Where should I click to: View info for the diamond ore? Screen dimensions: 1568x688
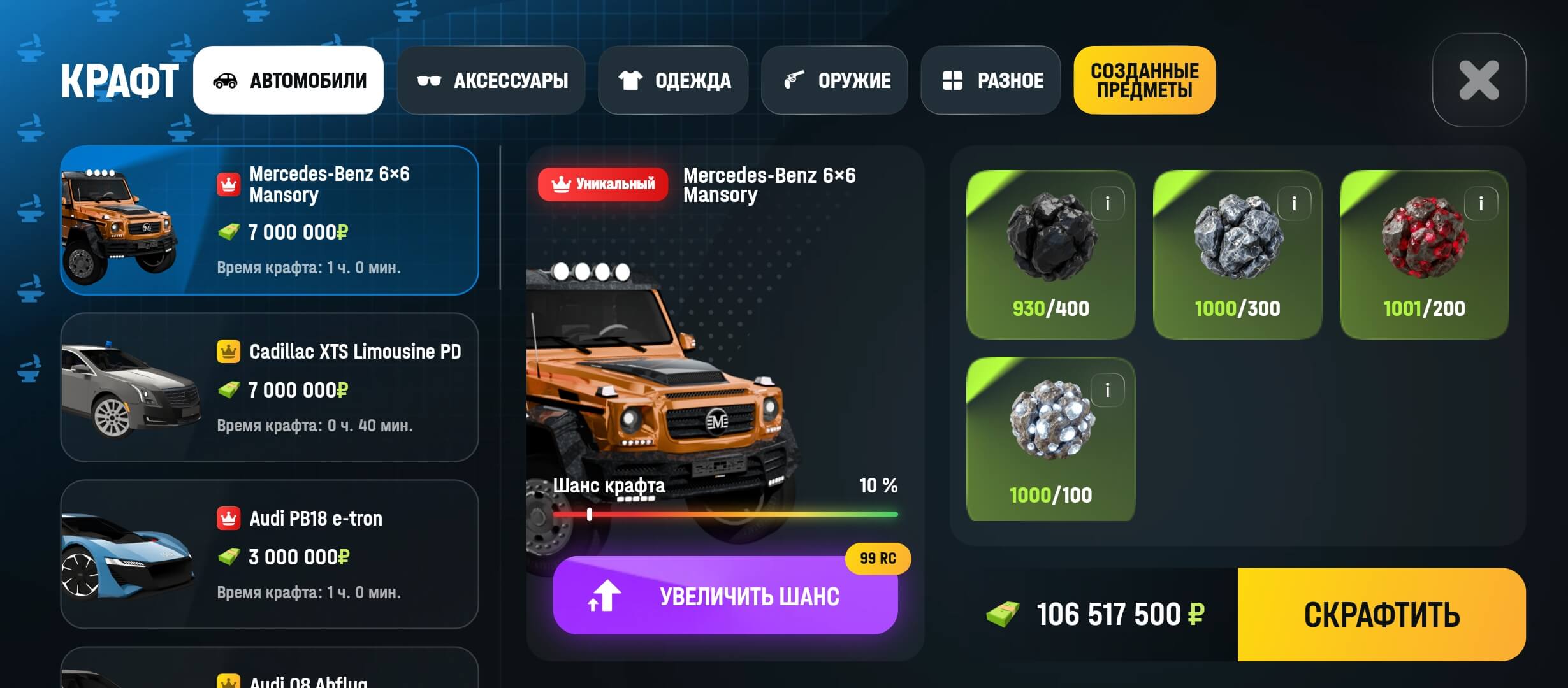[x=1107, y=390]
